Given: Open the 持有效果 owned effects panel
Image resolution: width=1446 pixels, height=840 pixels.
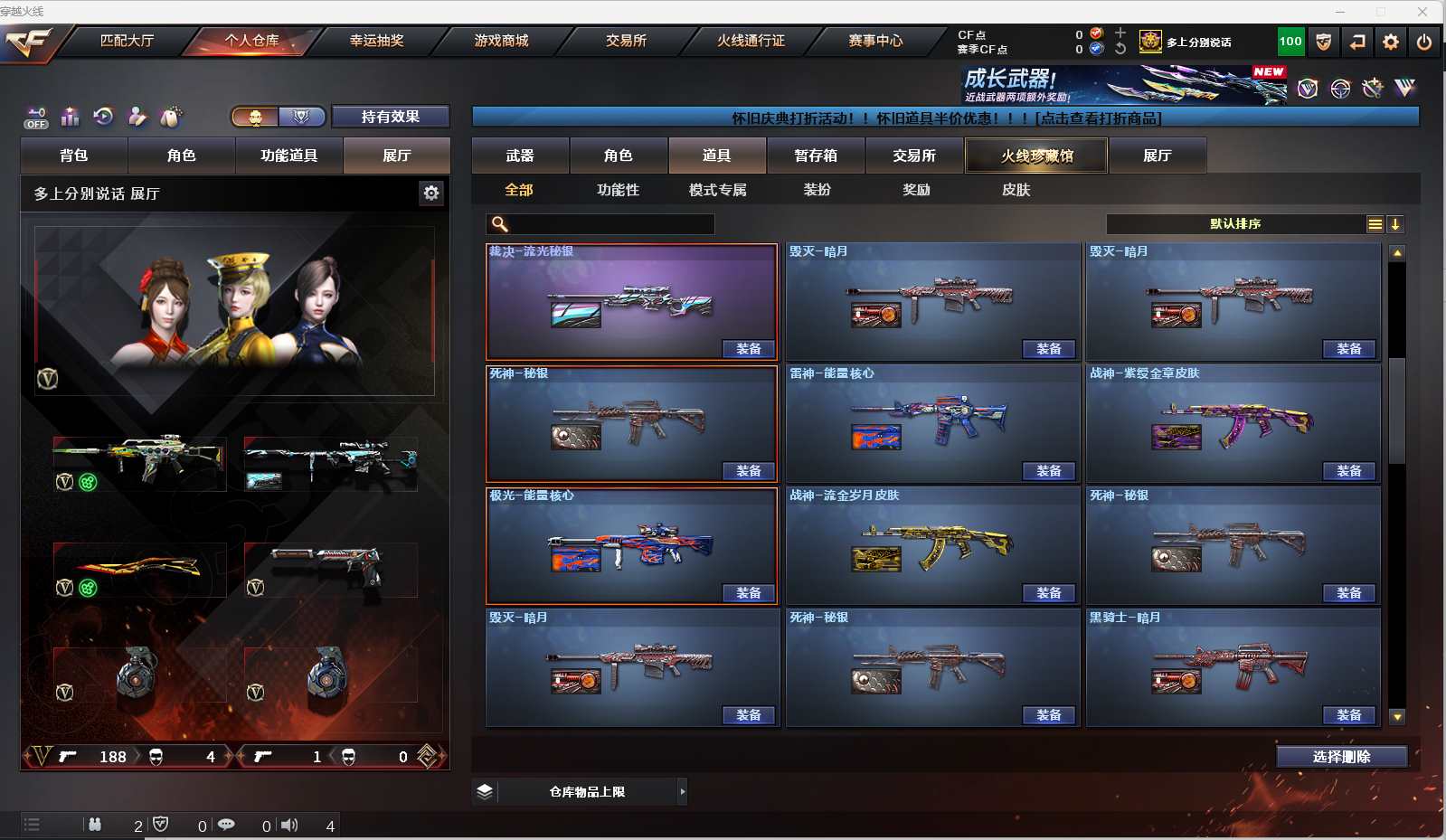Looking at the screenshot, I should pyautogui.click(x=390, y=117).
